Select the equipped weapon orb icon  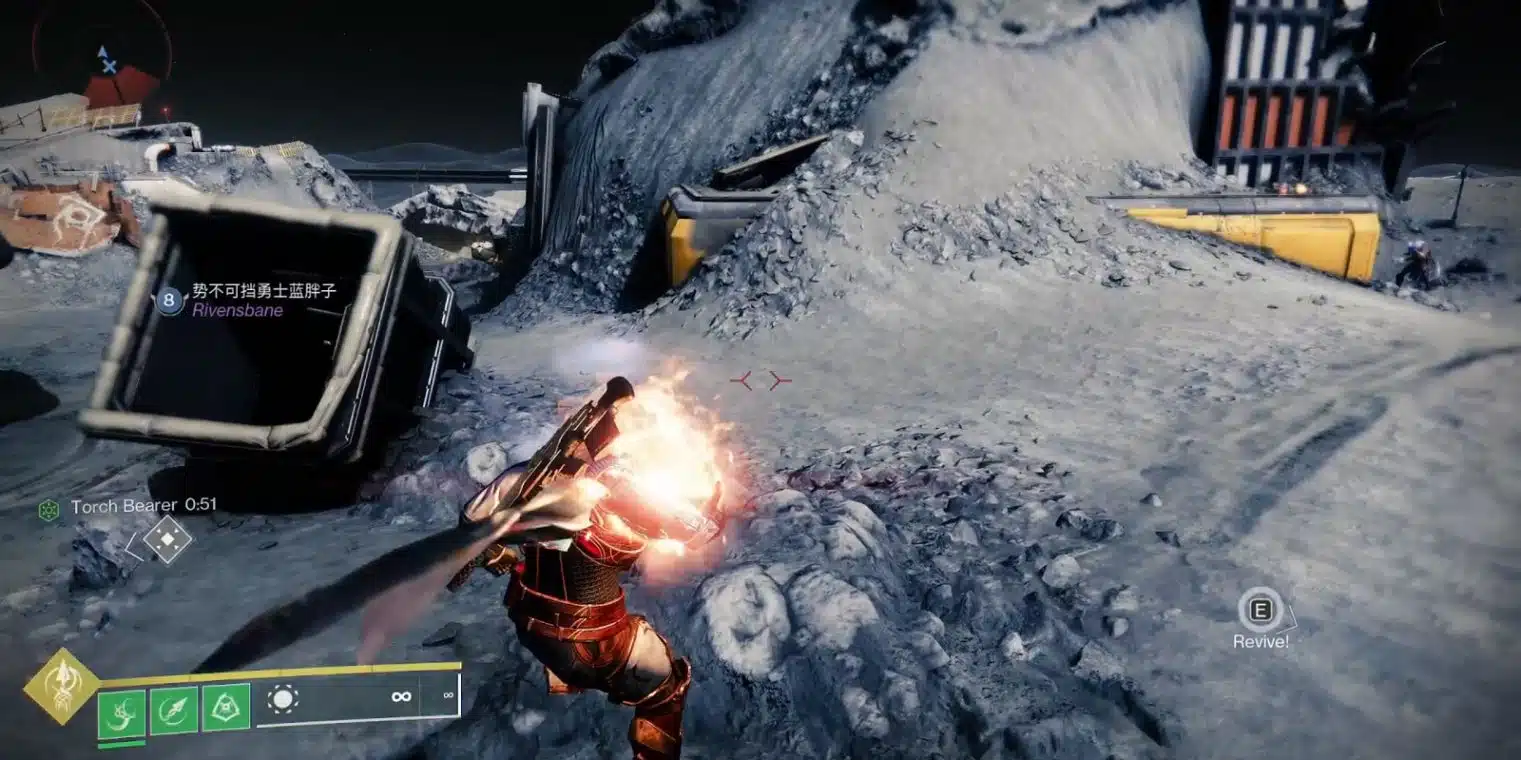283,698
